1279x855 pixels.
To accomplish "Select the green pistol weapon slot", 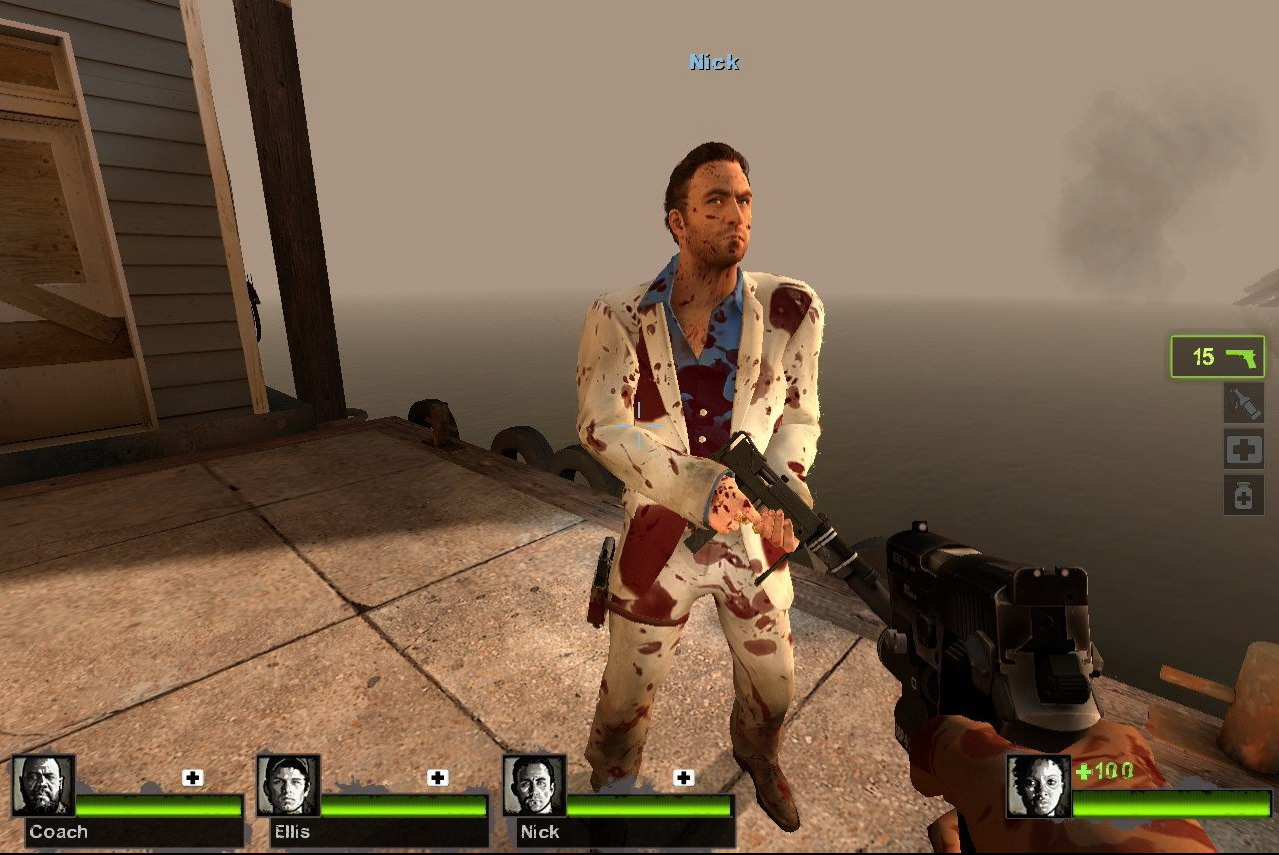I will pyautogui.click(x=1217, y=357).
